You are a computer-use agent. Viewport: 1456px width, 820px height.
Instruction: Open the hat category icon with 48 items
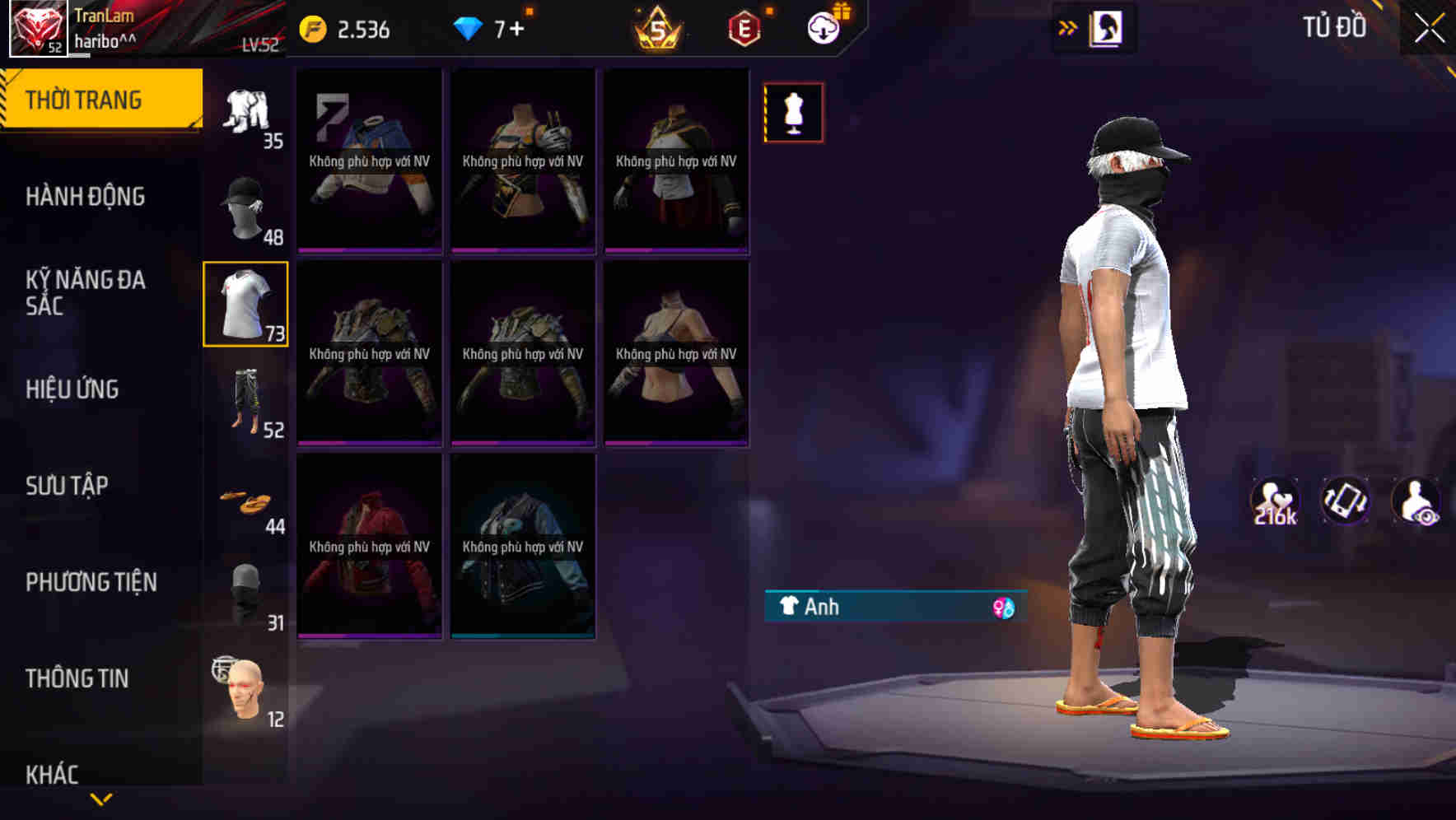245,206
